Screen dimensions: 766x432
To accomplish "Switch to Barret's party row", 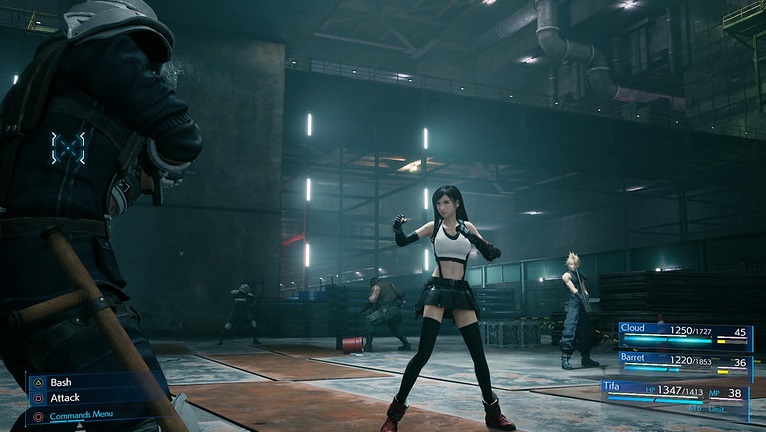I will (x=684, y=364).
